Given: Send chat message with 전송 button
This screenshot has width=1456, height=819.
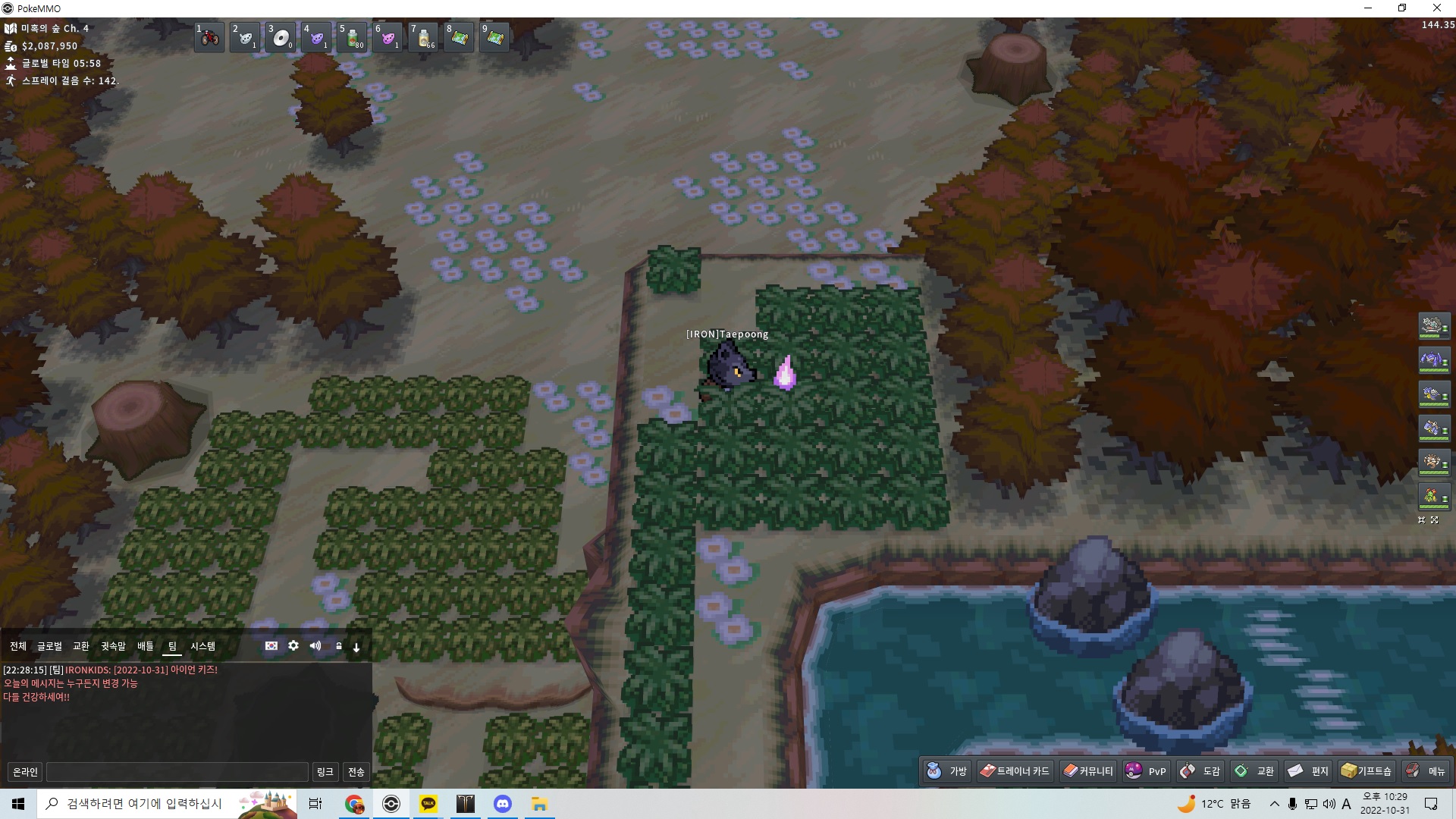Looking at the screenshot, I should point(356,772).
